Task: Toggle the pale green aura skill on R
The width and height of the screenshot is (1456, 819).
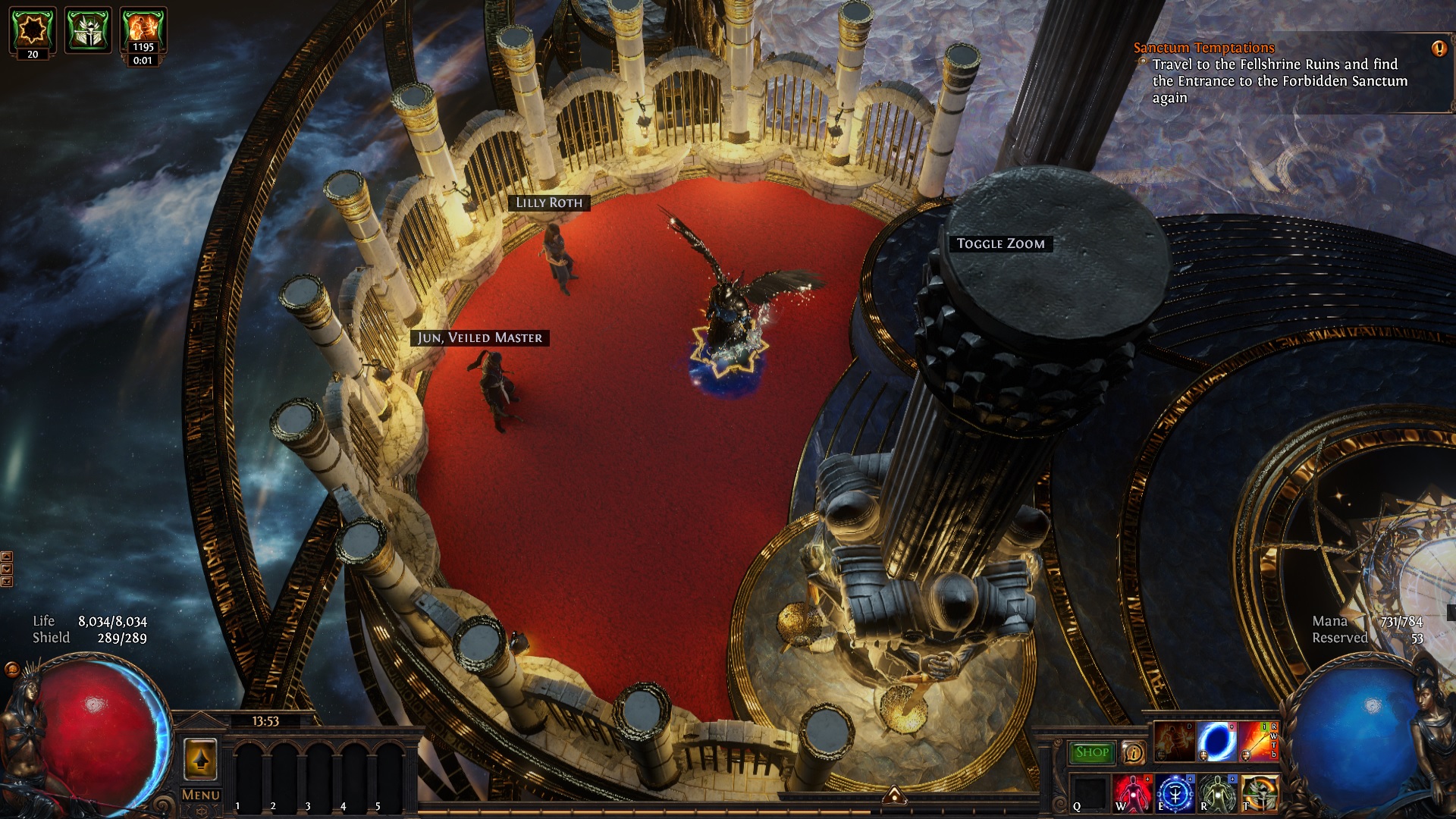Action: 1217,793
